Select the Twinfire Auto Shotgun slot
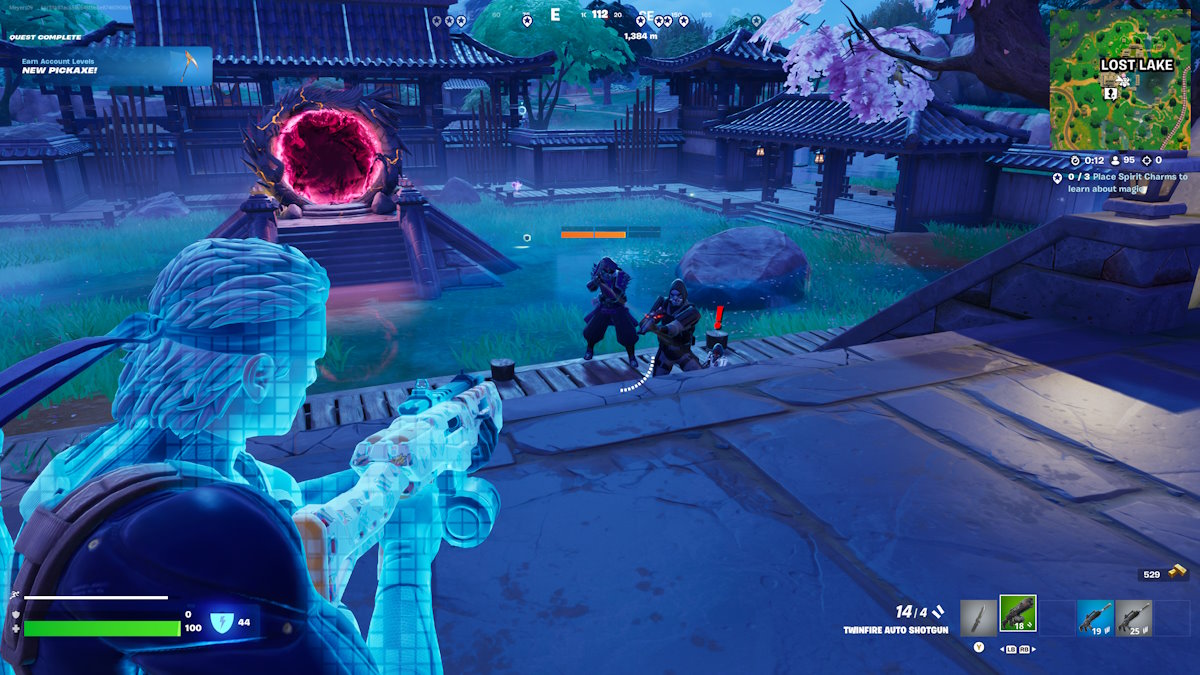The height and width of the screenshot is (675, 1200). (1018, 613)
